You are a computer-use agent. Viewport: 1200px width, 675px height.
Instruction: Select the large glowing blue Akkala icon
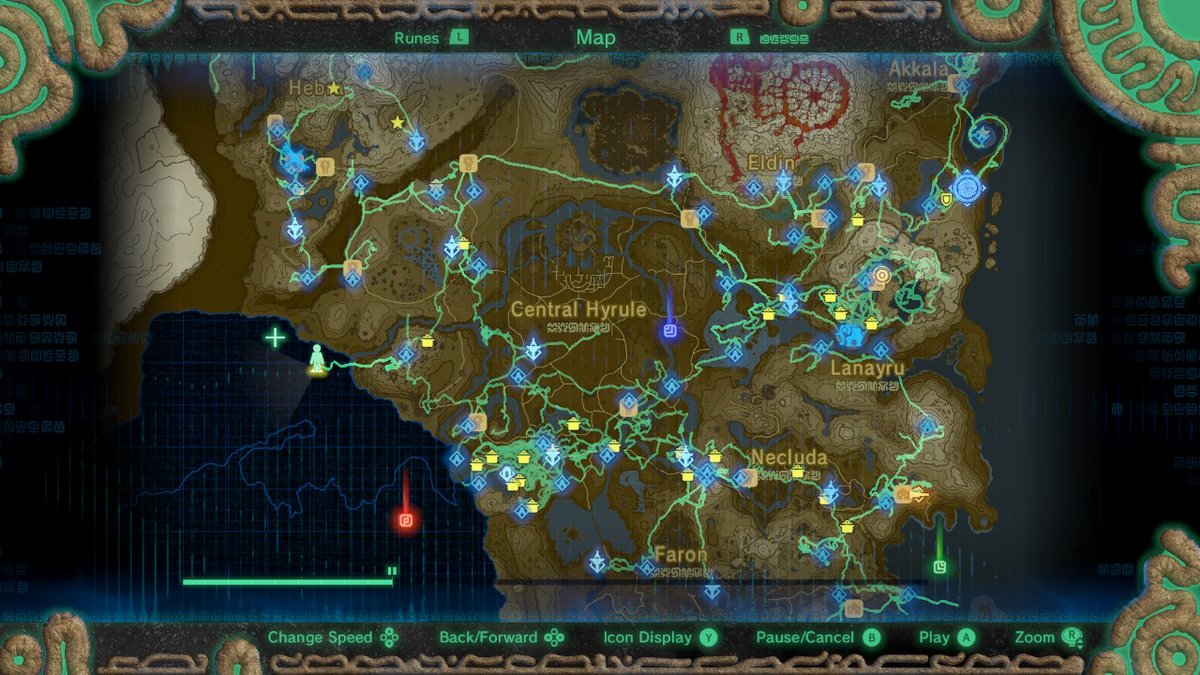pyautogui.click(x=968, y=187)
